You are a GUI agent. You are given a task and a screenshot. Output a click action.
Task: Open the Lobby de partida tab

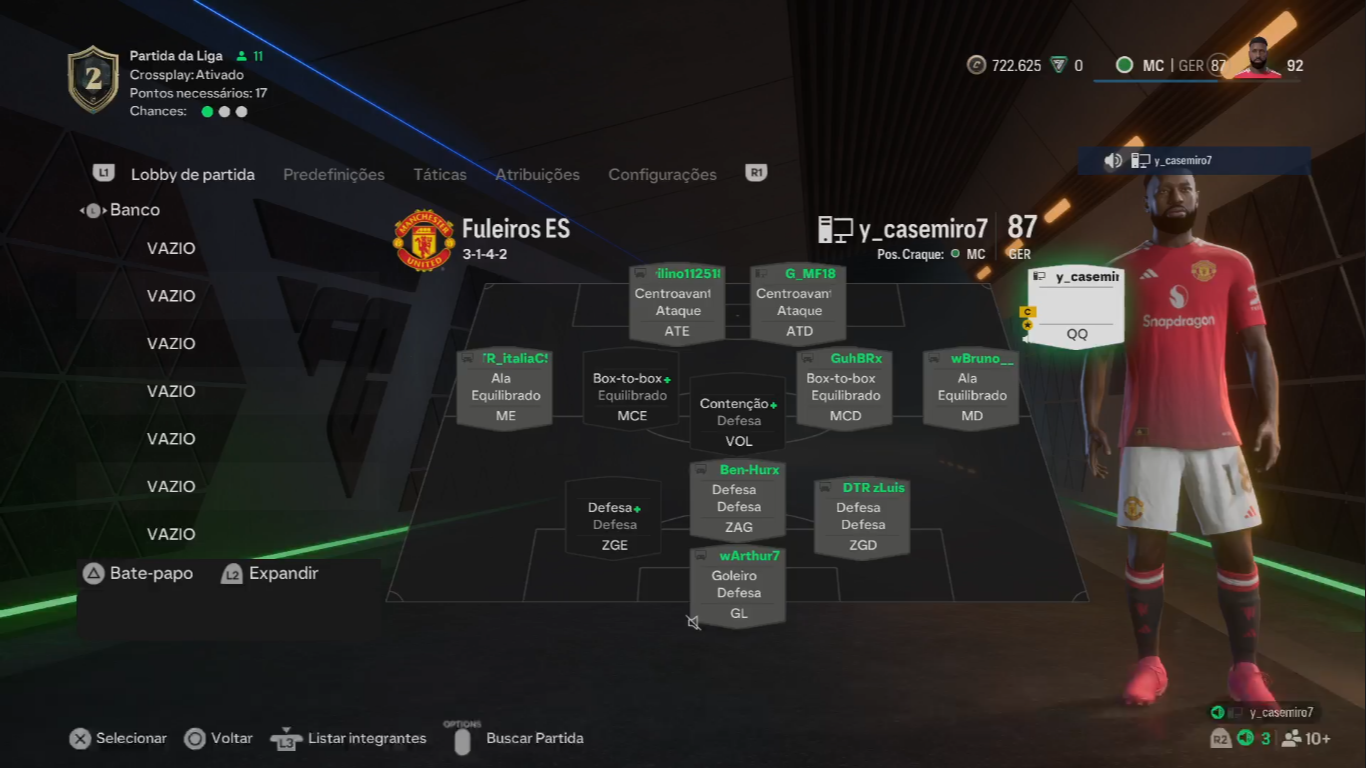[x=192, y=175]
